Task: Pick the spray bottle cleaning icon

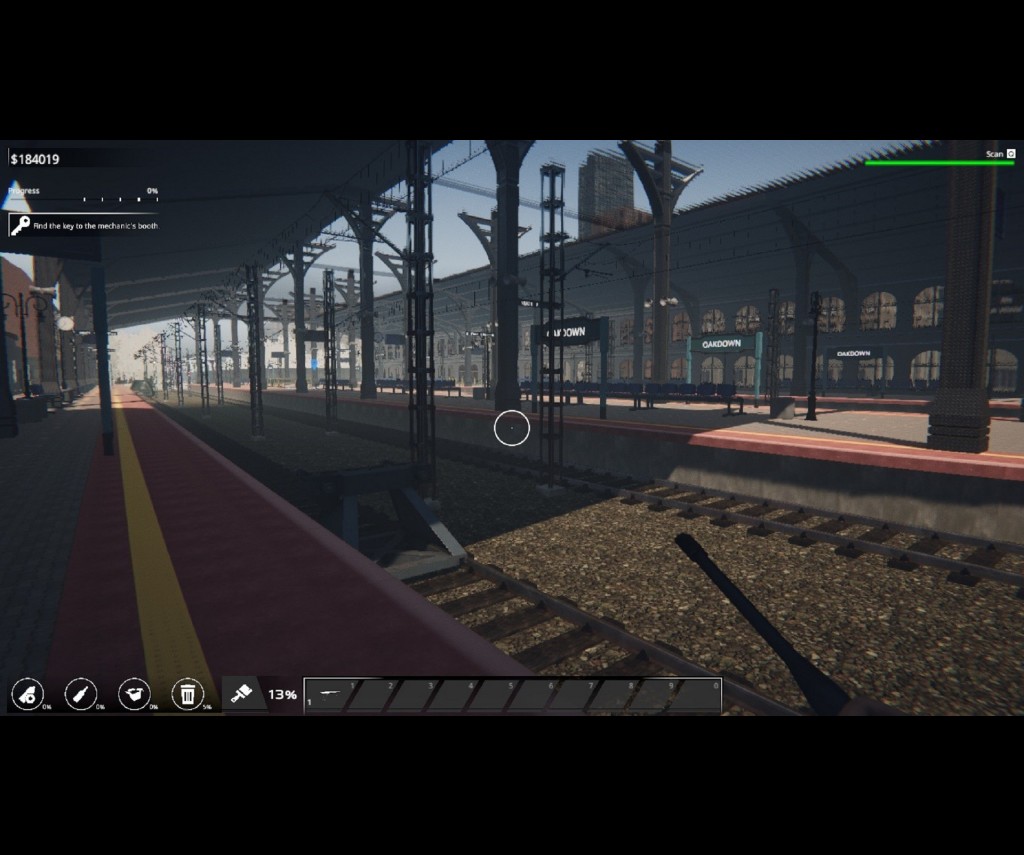Action: tap(27, 694)
